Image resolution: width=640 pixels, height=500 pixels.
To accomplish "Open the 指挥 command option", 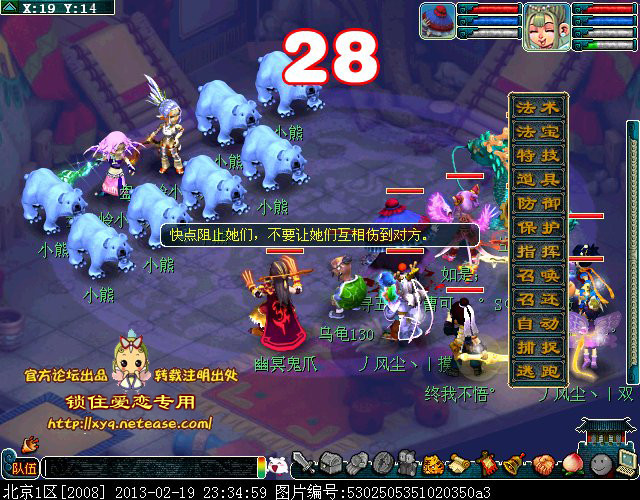I will [x=538, y=251].
